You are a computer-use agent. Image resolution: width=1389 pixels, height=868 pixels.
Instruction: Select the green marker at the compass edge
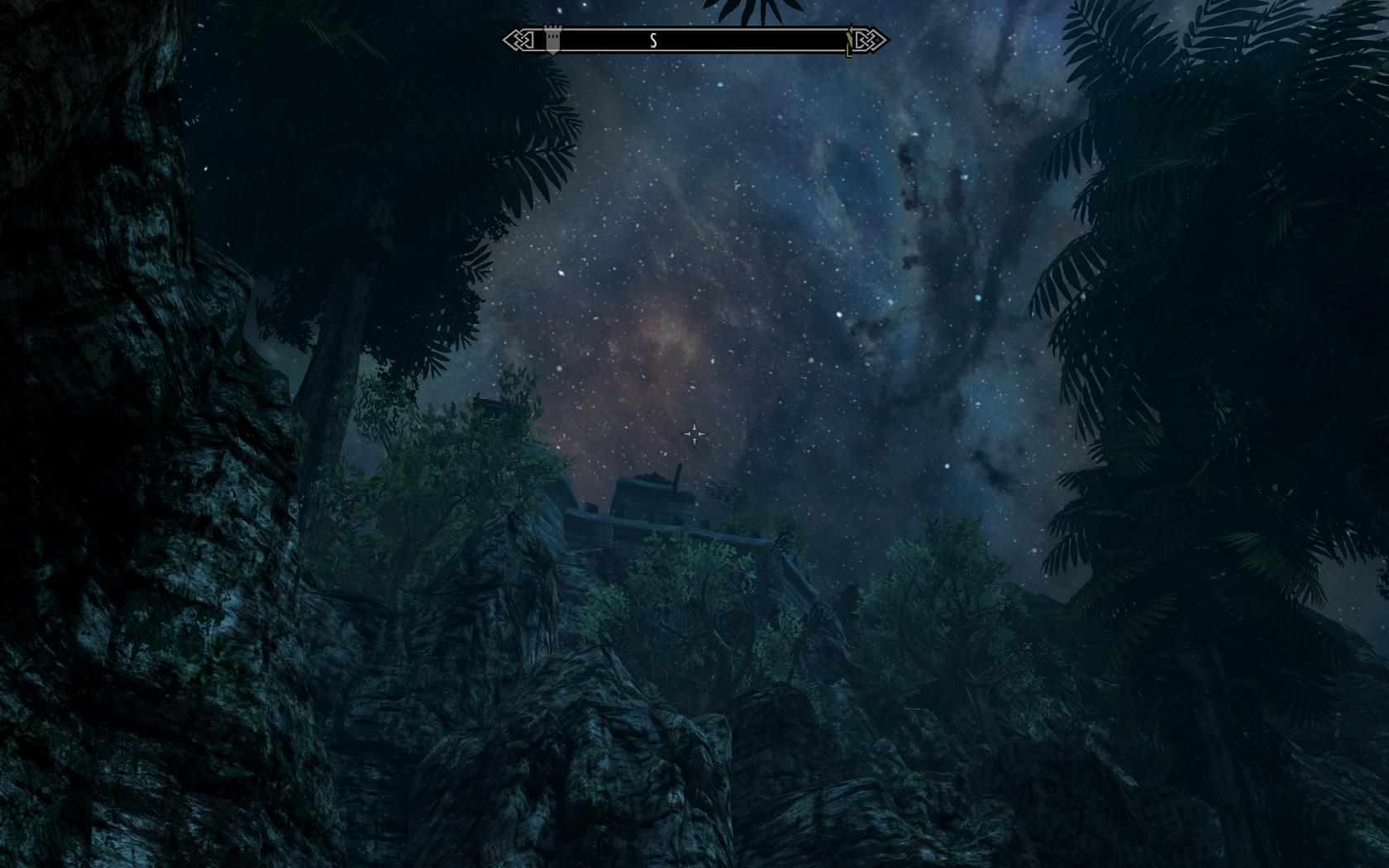(849, 42)
